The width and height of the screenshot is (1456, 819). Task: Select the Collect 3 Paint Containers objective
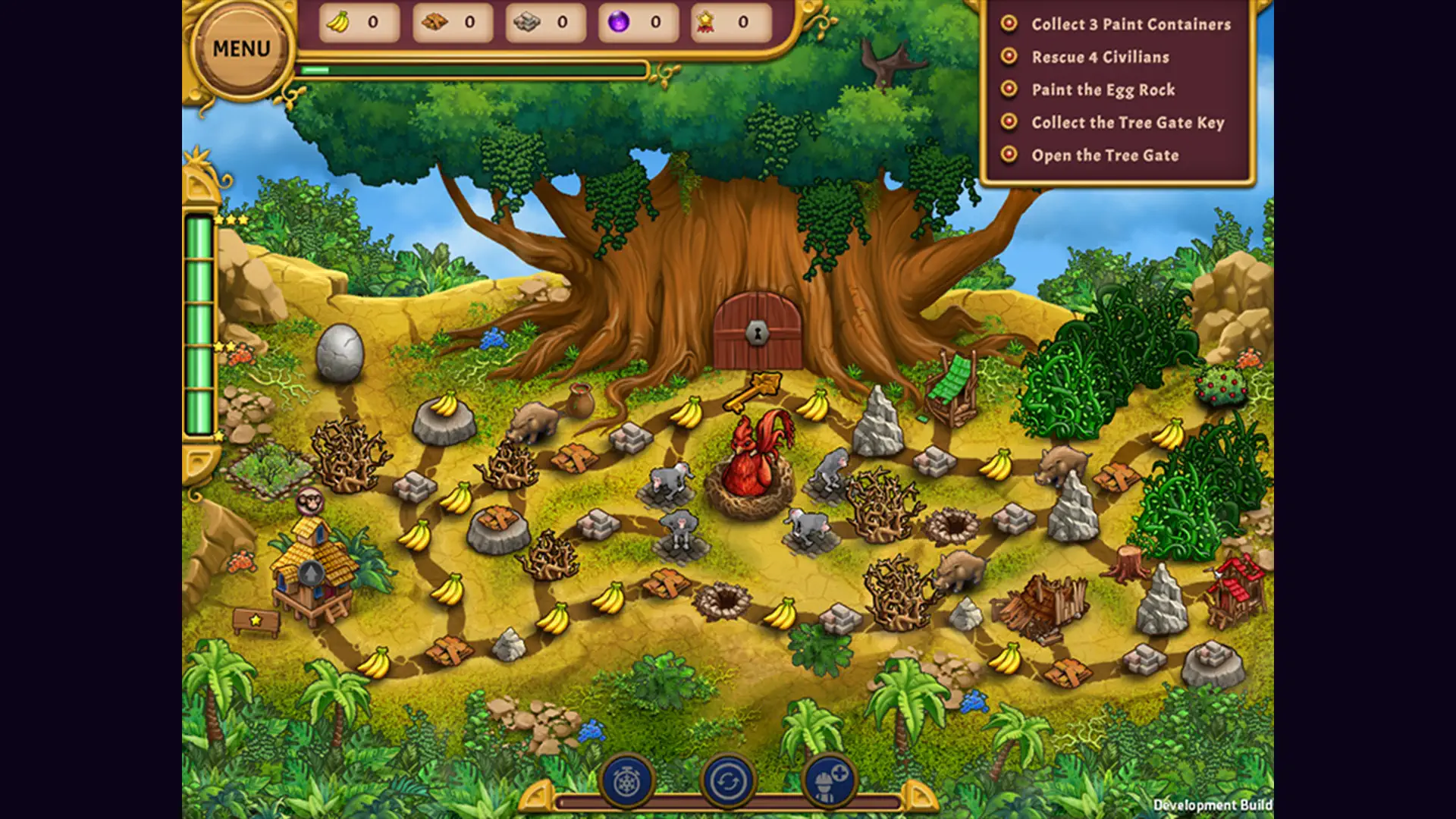[x=1130, y=24]
